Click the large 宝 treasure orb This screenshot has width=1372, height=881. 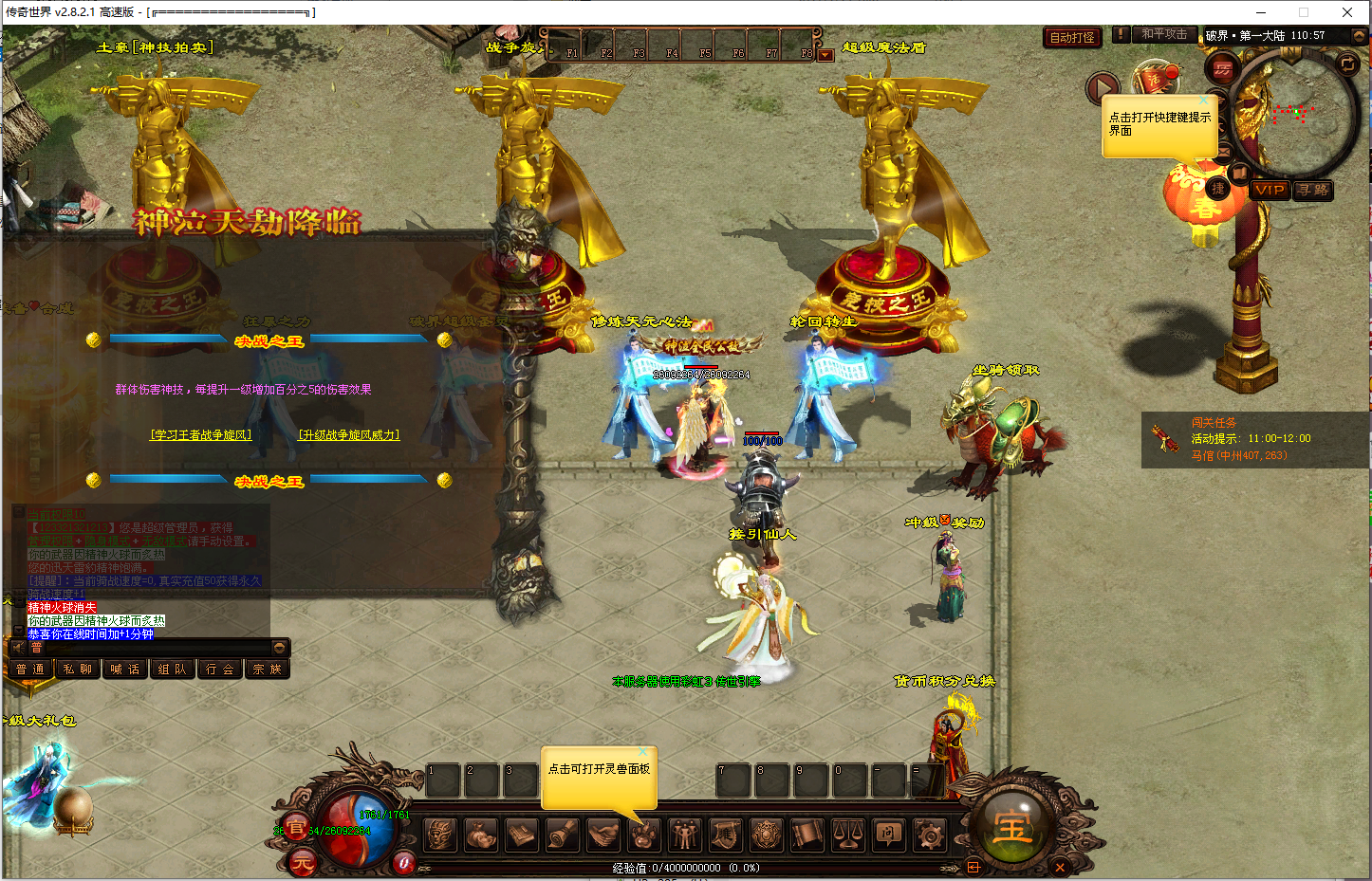pyautogui.click(x=1011, y=827)
